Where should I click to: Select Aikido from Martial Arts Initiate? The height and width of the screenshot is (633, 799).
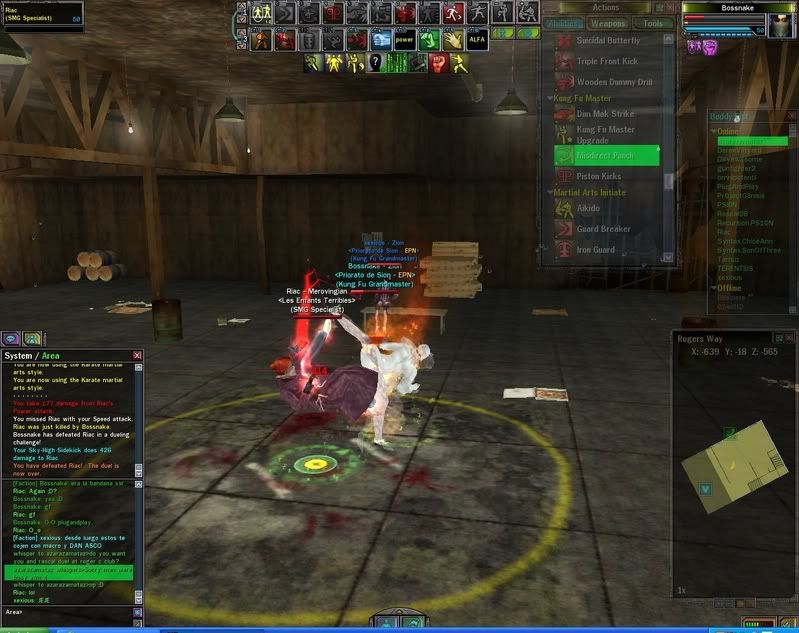(588, 208)
